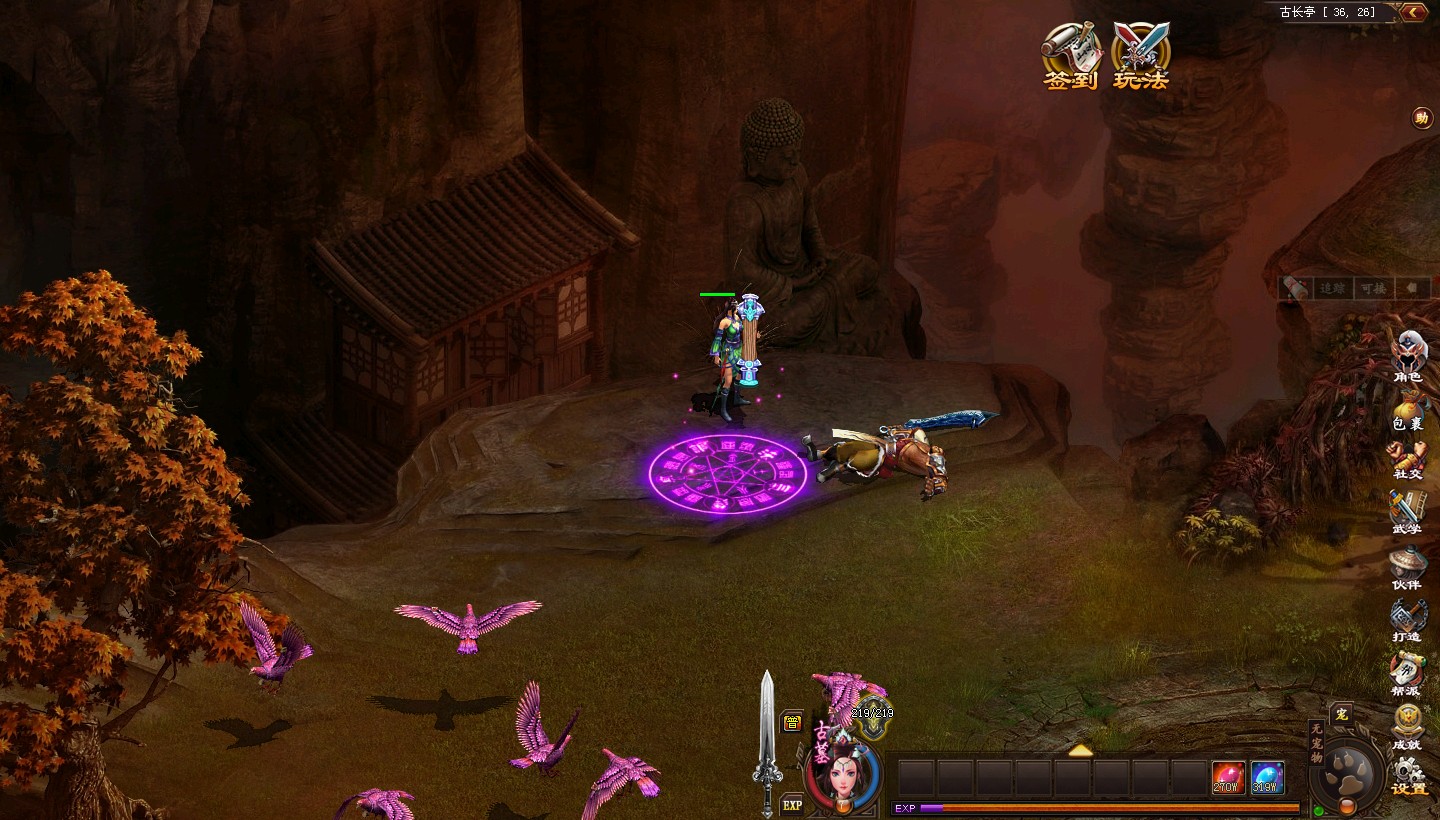Click the round 助 helper button
The image size is (1440, 820).
[x=1421, y=118]
